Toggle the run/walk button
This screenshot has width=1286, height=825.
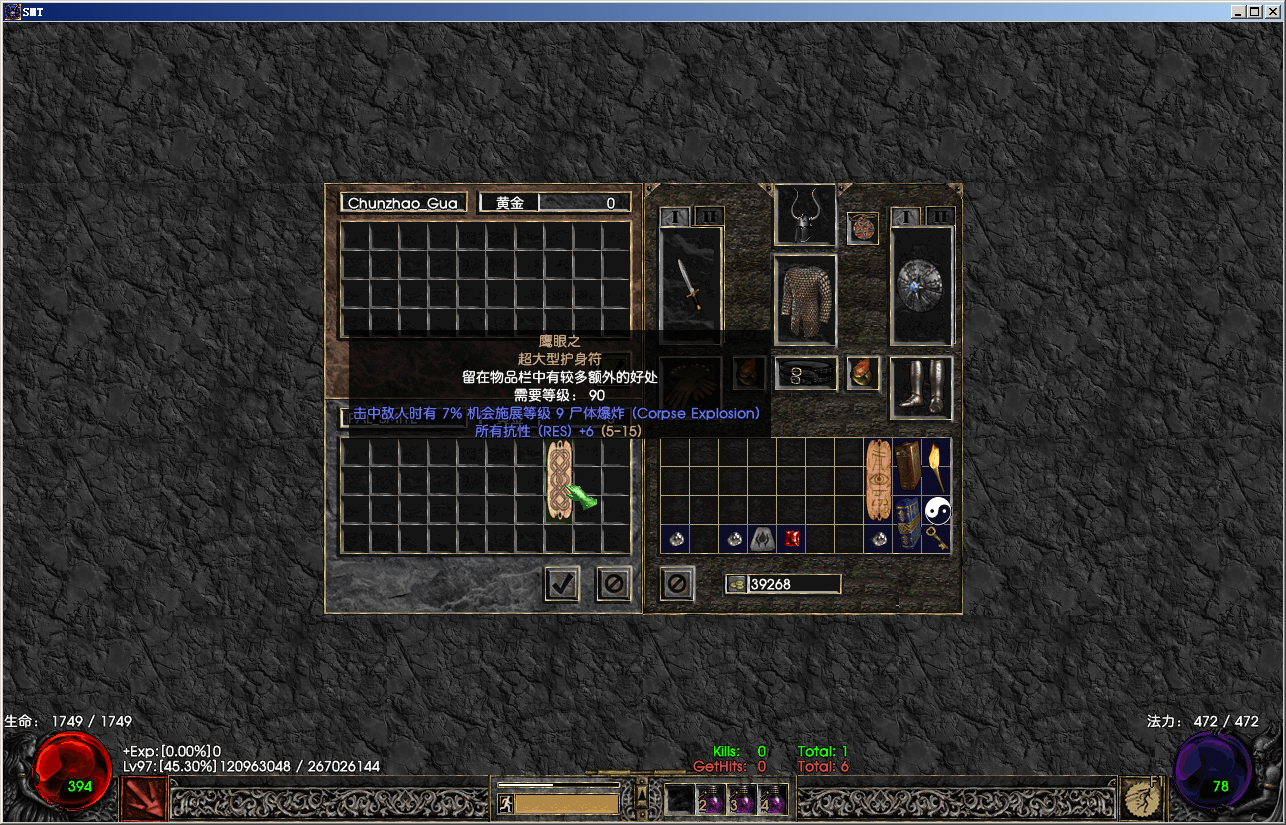coord(505,803)
